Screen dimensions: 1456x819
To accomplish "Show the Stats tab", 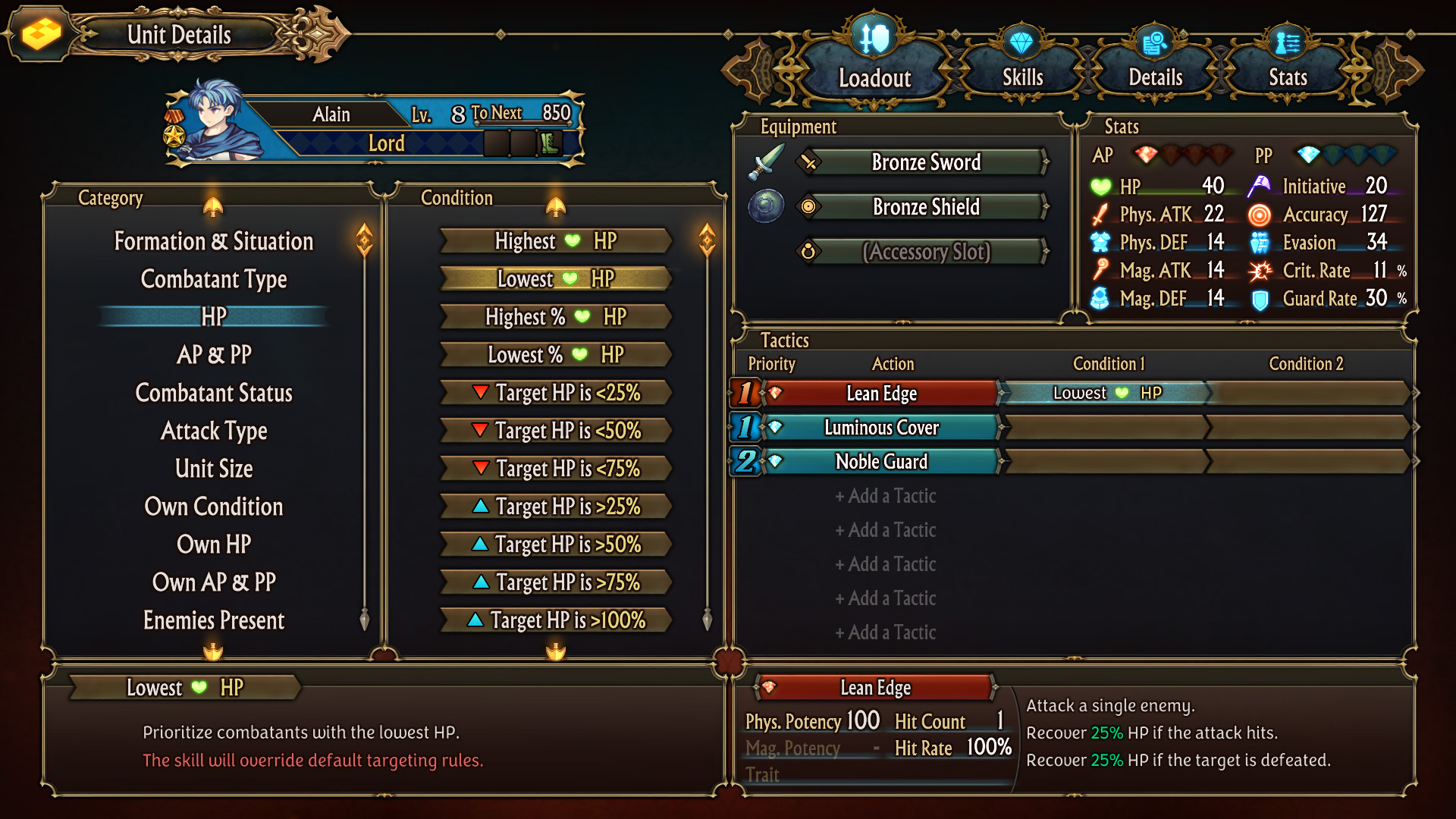I will [x=1288, y=77].
